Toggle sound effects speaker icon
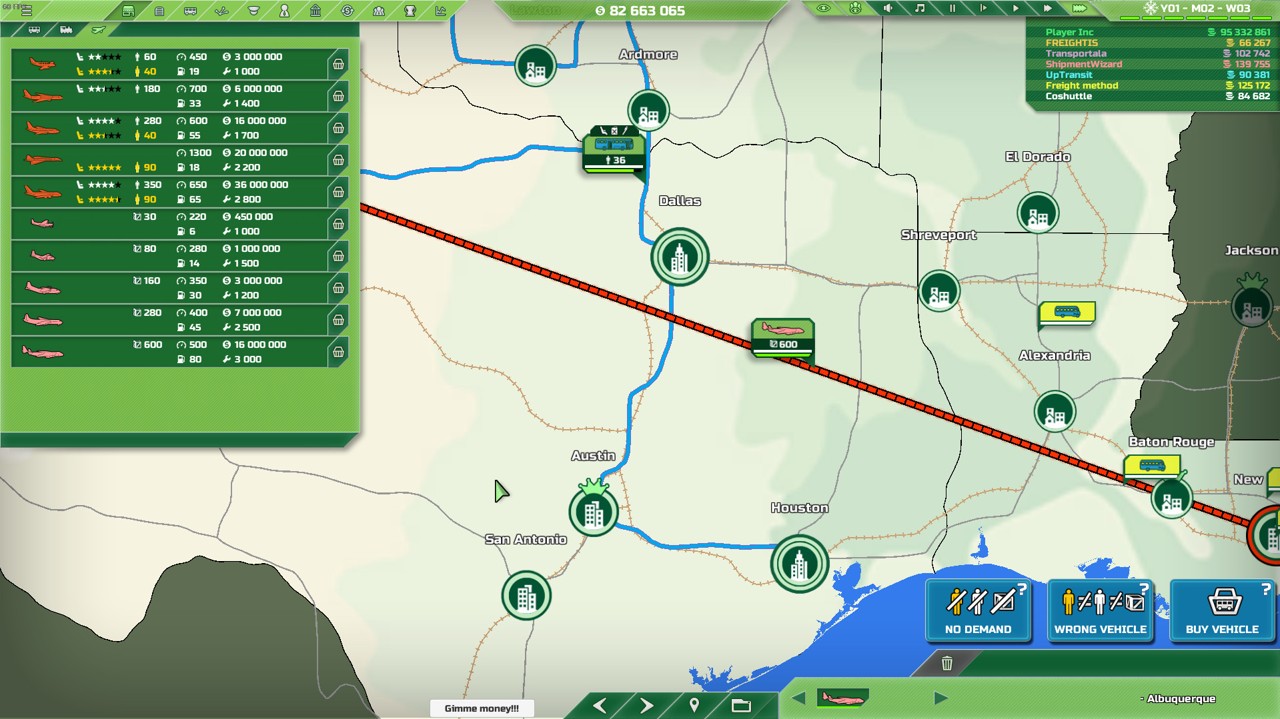 pyautogui.click(x=888, y=9)
